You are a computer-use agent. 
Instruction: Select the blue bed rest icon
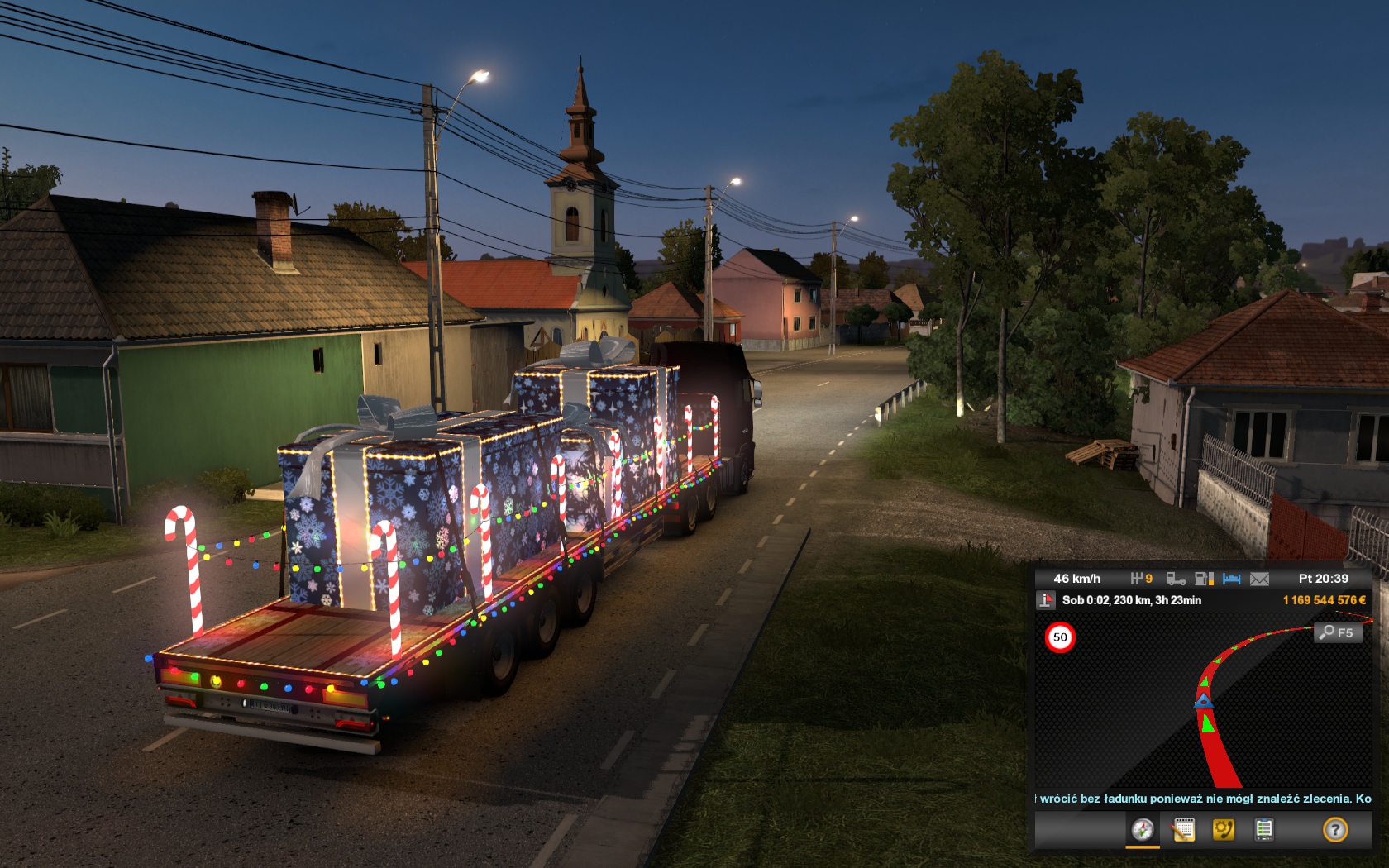(1232, 579)
